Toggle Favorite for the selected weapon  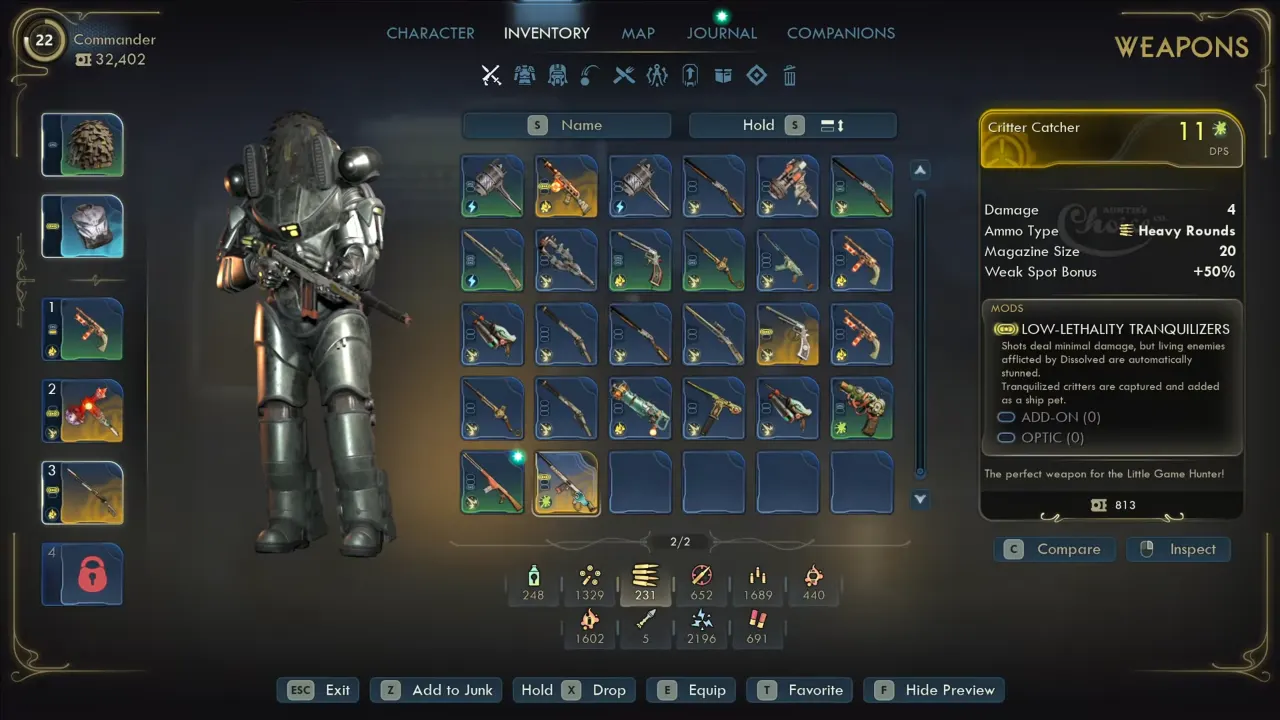[799, 690]
